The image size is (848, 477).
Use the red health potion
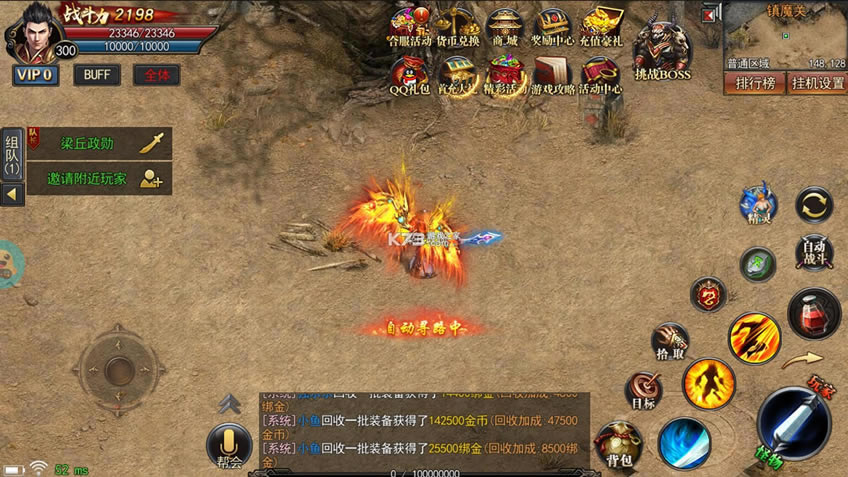(814, 314)
